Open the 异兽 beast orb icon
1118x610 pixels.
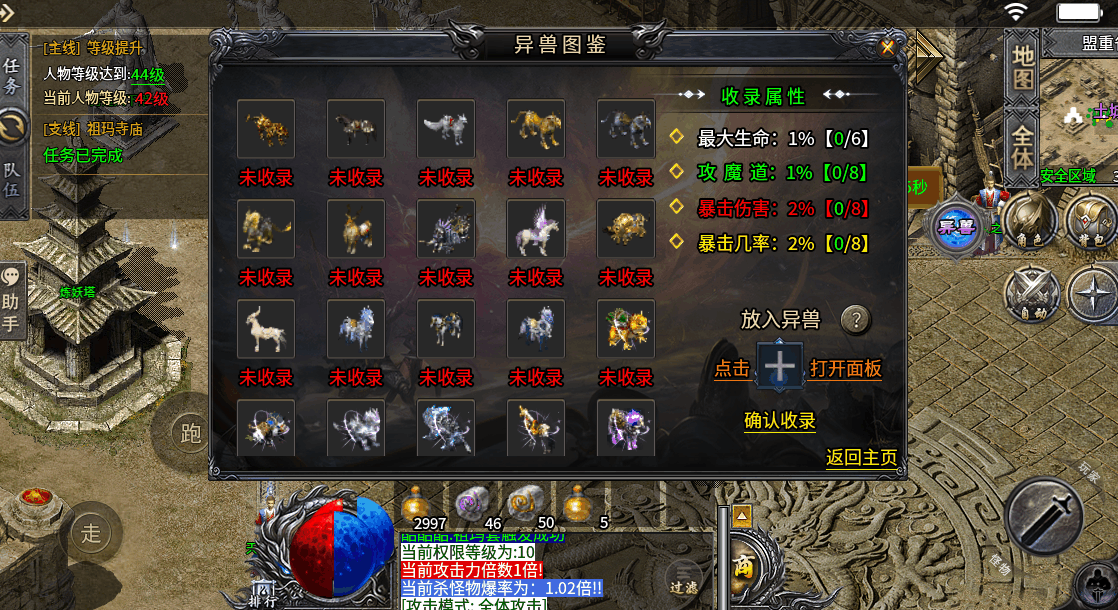[x=956, y=226]
